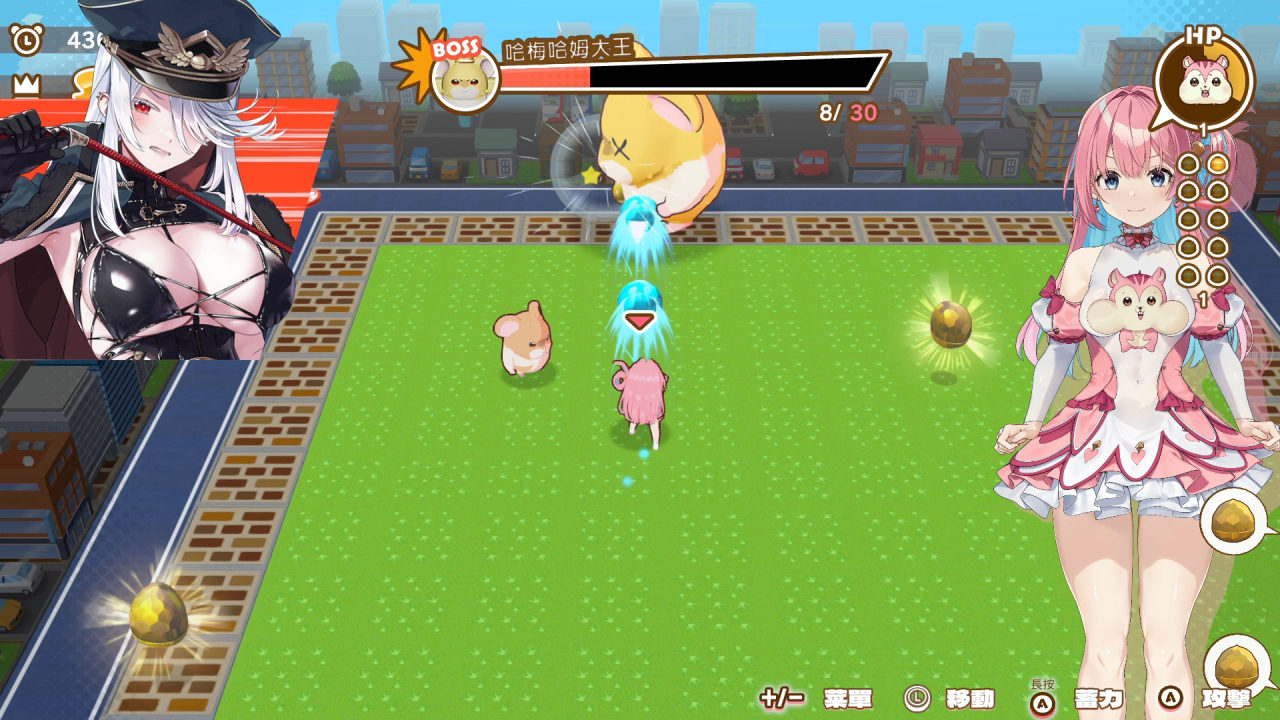
Task: Select the player hamster HP portrait
Action: coord(1203,84)
